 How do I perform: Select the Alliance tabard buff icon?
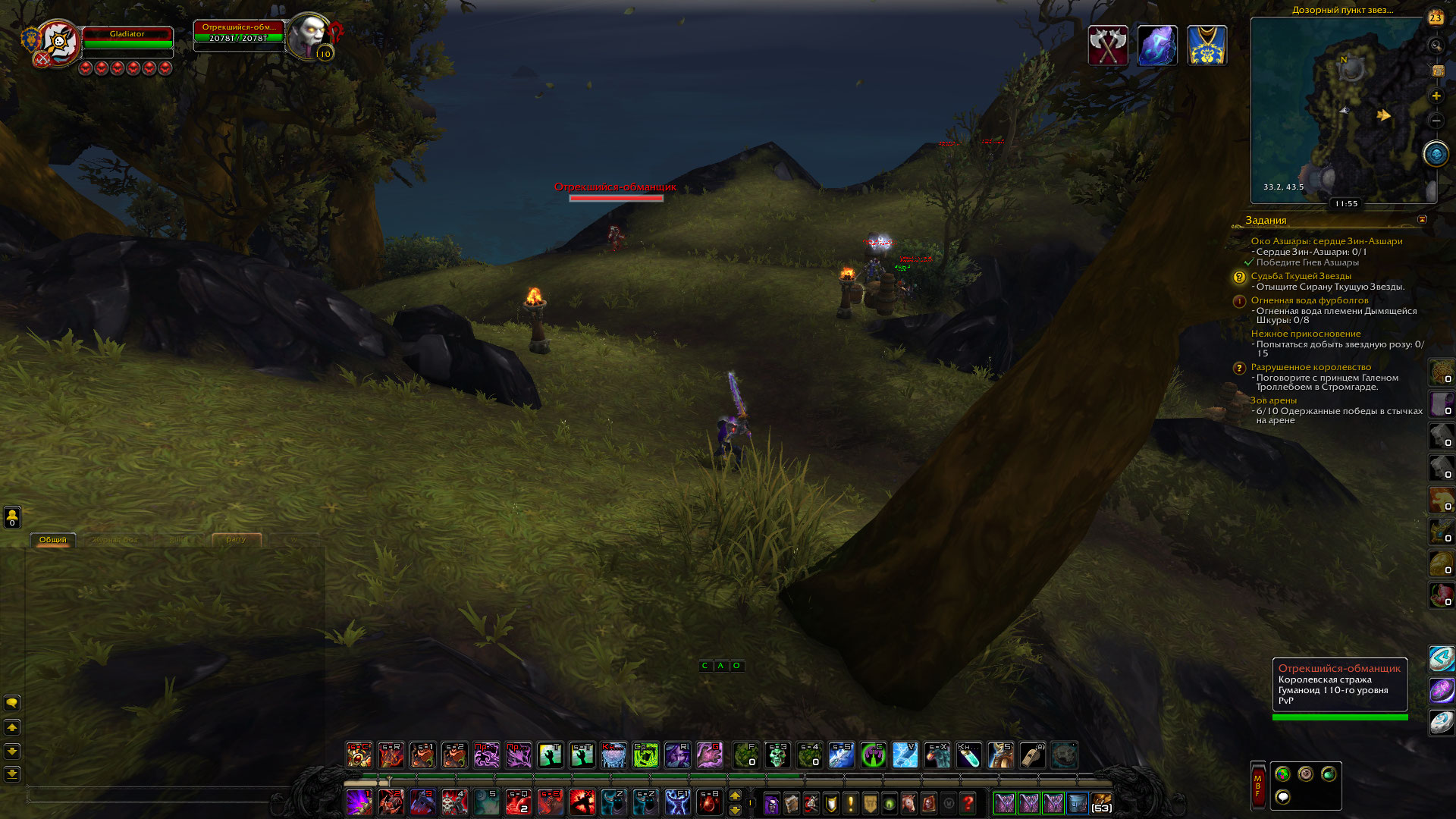[1207, 45]
